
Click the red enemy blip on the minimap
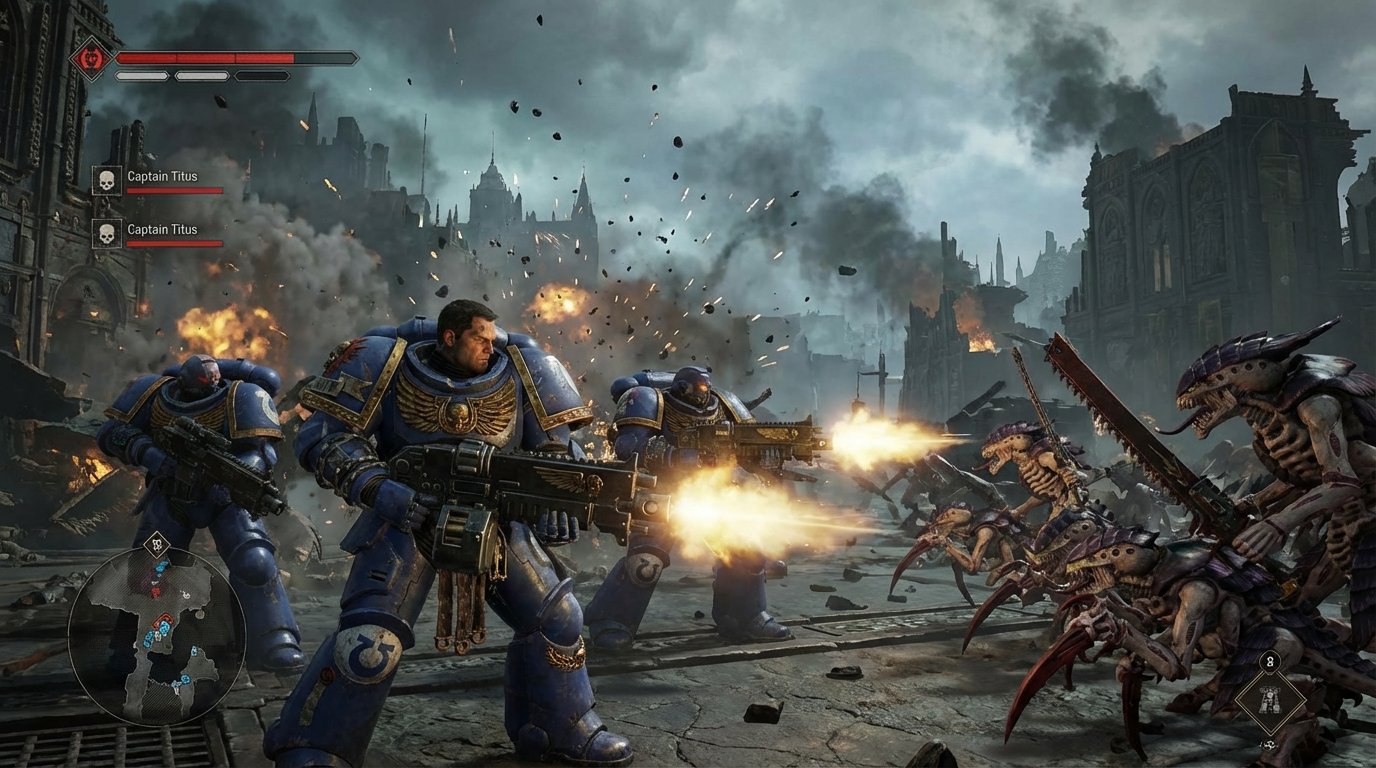pos(154,593)
